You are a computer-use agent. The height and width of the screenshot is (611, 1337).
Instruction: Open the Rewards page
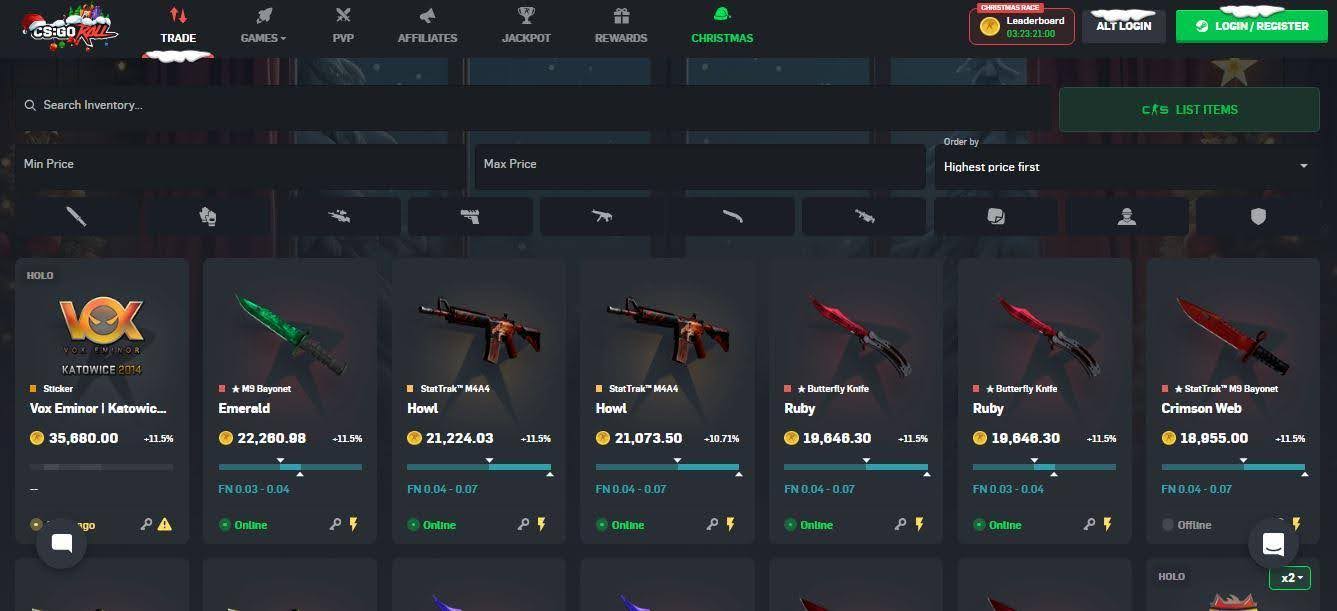pyautogui.click(x=621, y=27)
